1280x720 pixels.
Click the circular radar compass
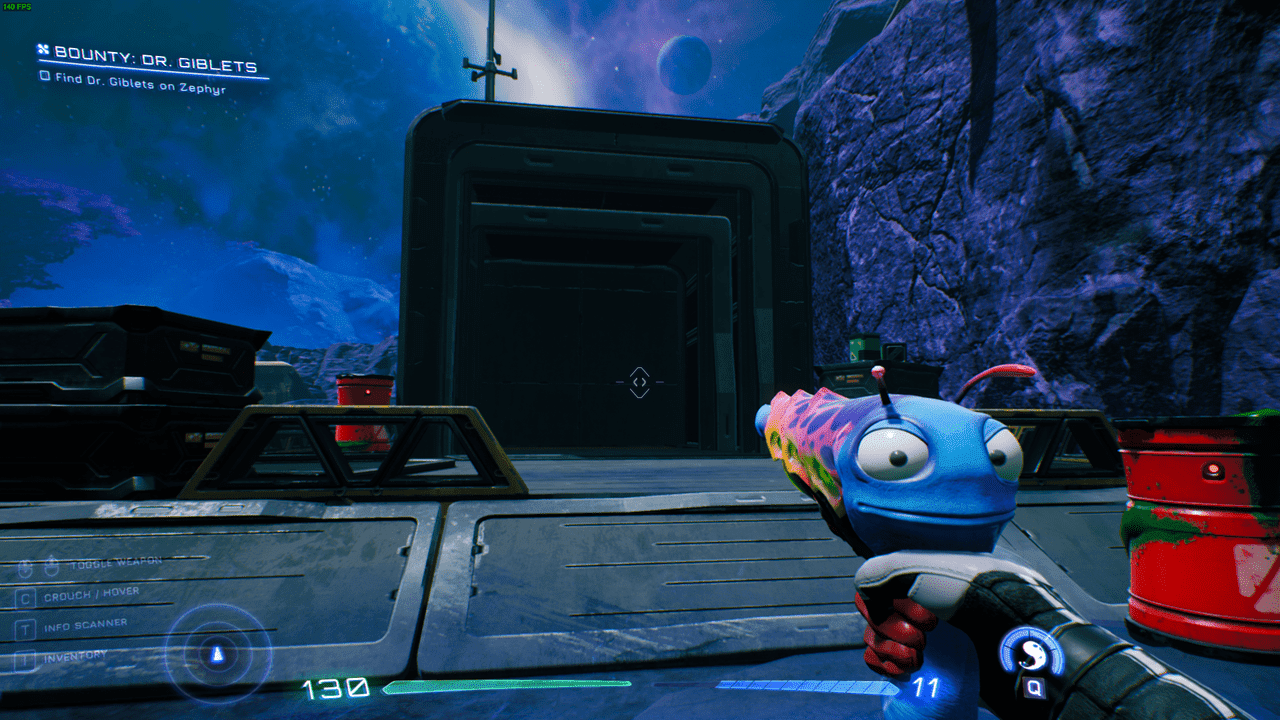click(x=218, y=655)
